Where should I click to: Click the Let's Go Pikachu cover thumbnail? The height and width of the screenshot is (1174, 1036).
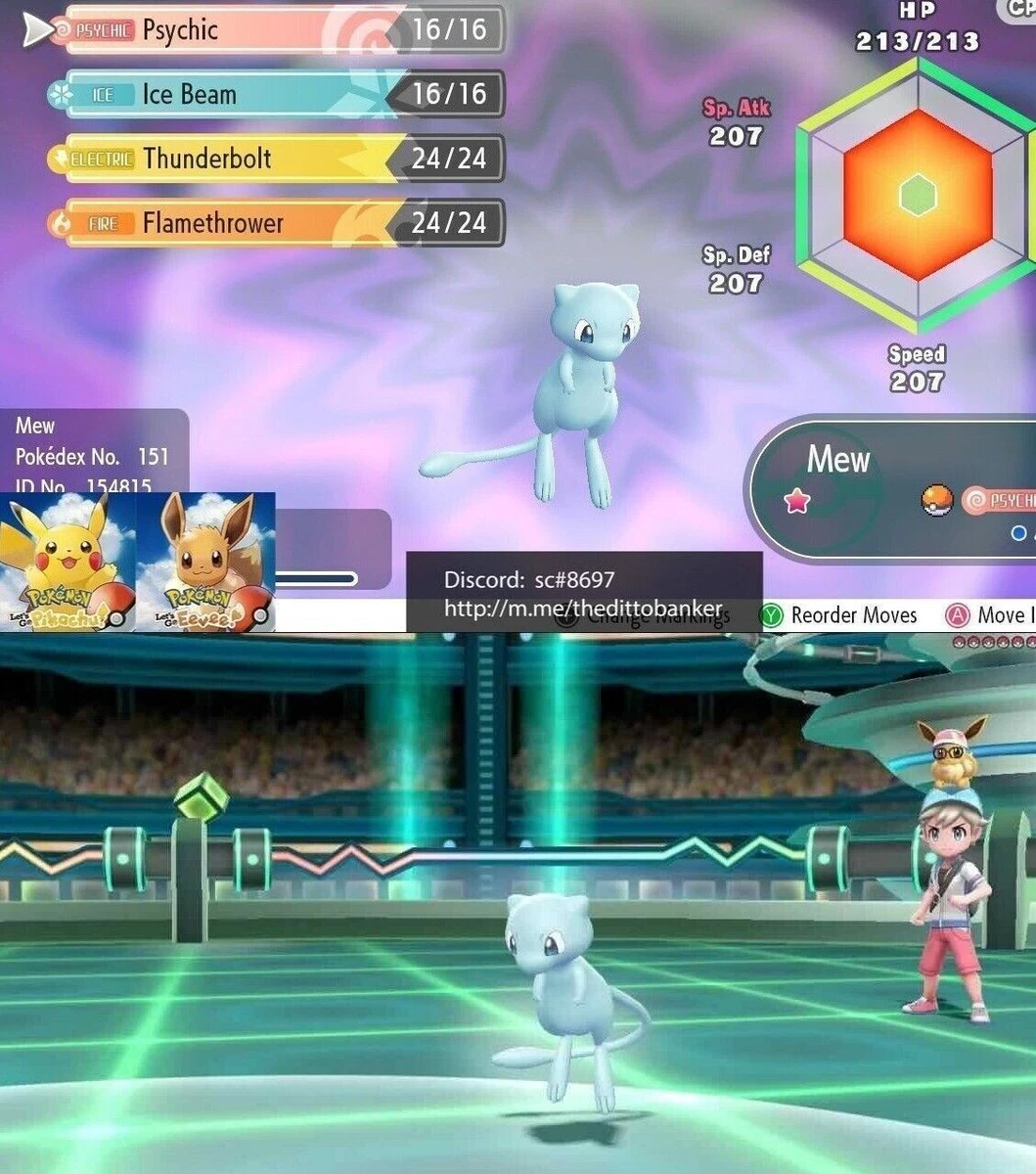67,563
